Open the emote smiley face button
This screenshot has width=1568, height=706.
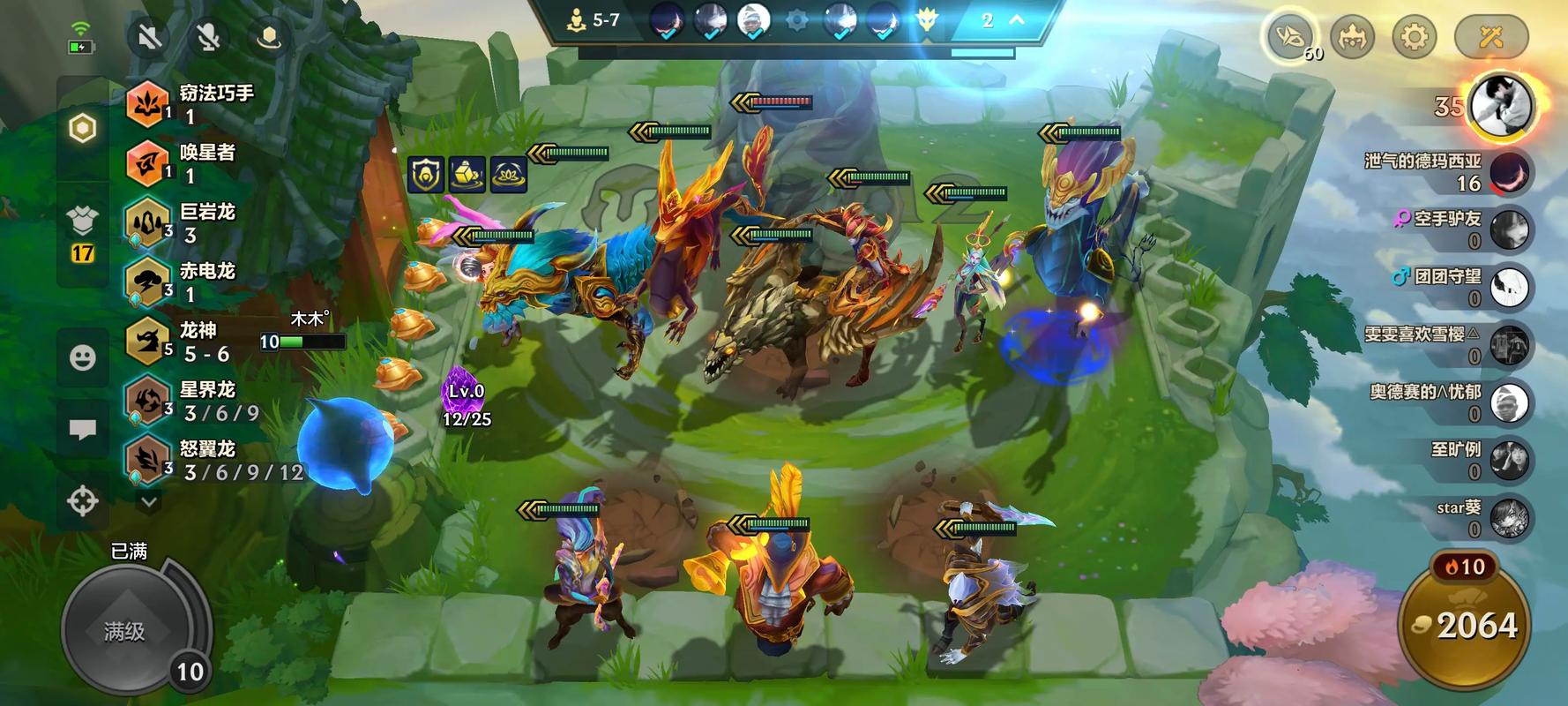83,357
